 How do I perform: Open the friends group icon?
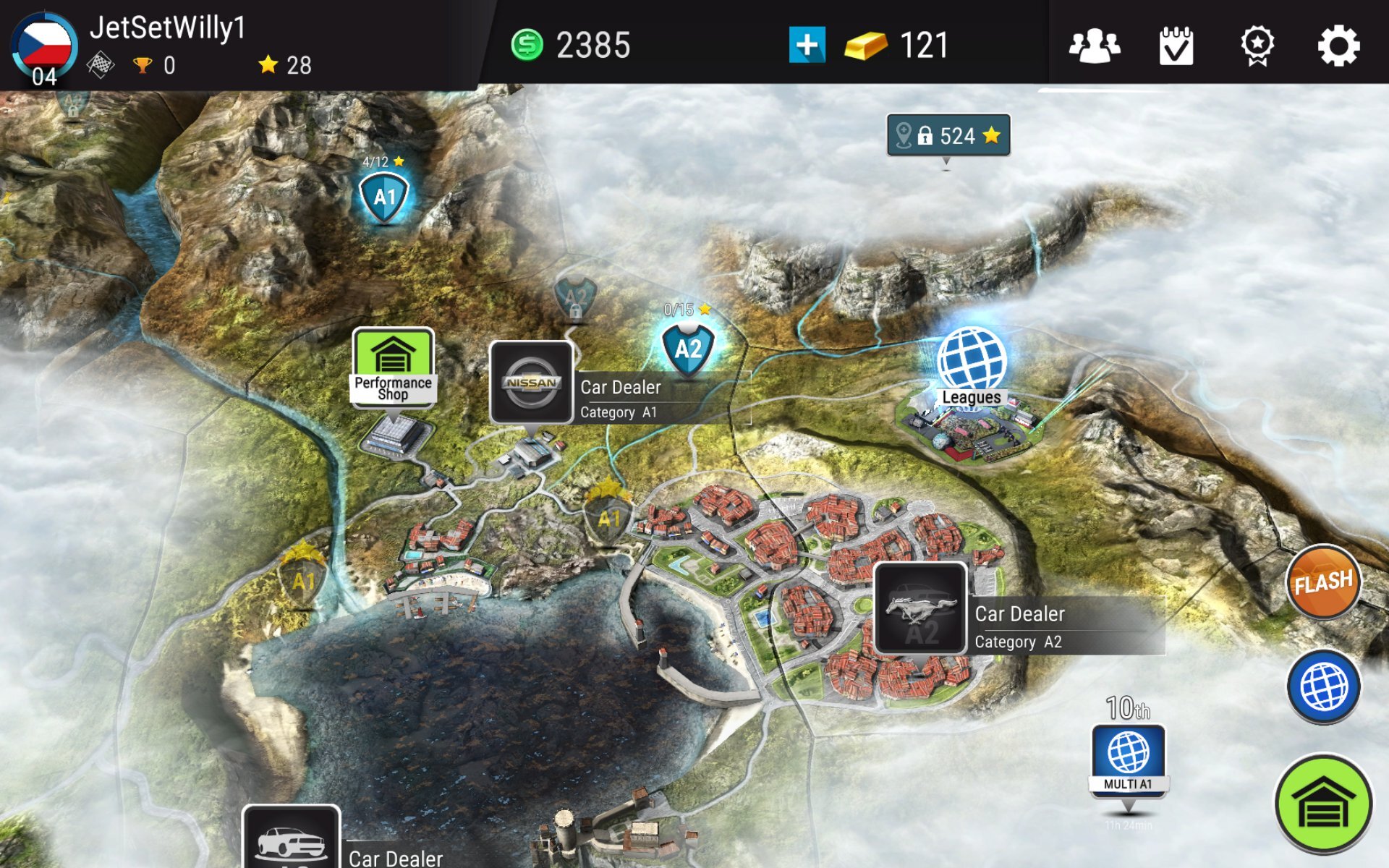1094,46
